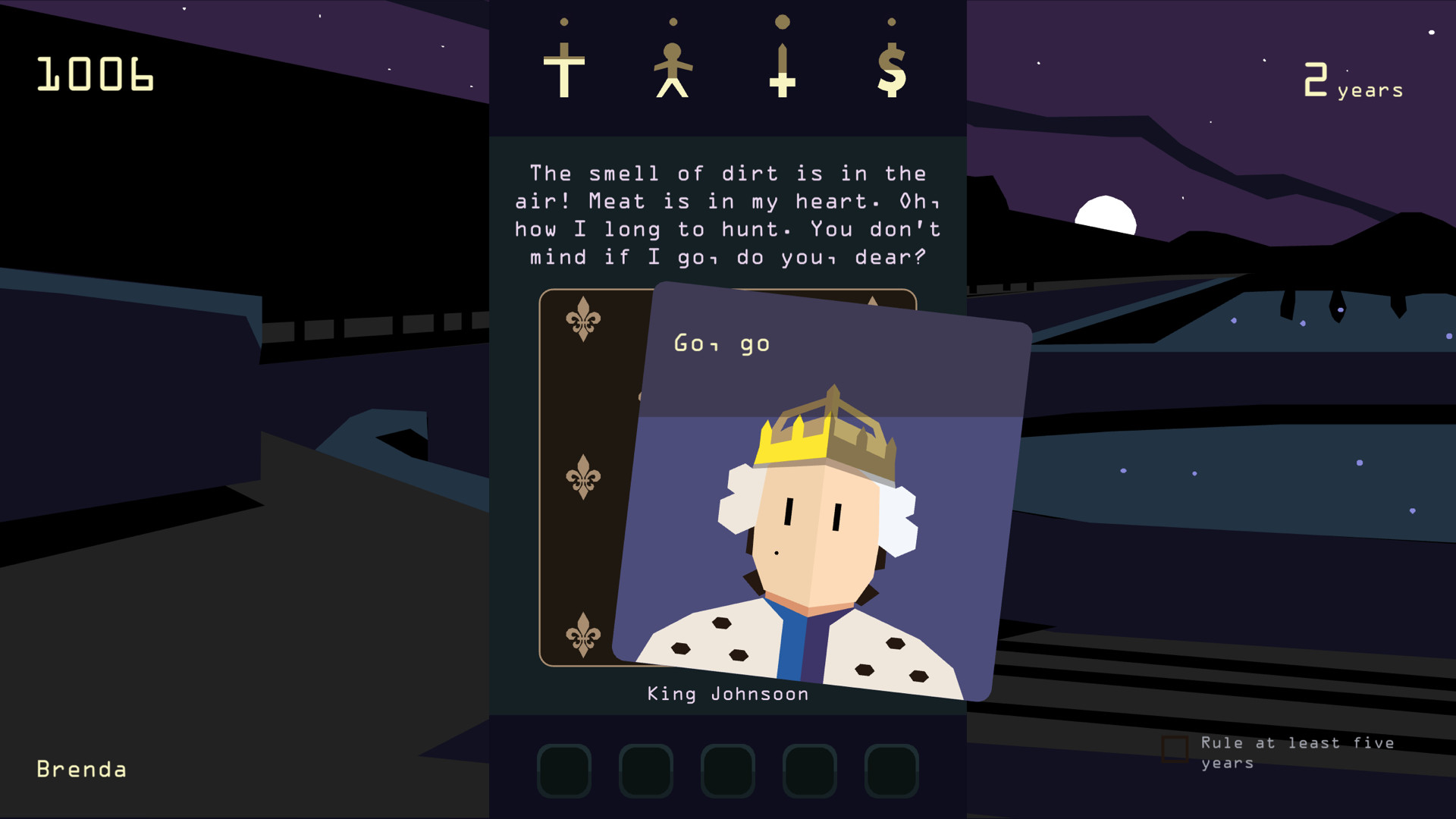This screenshot has width=1456, height=819.
Task: Click the name 'Brenda'
Action: [x=81, y=769]
